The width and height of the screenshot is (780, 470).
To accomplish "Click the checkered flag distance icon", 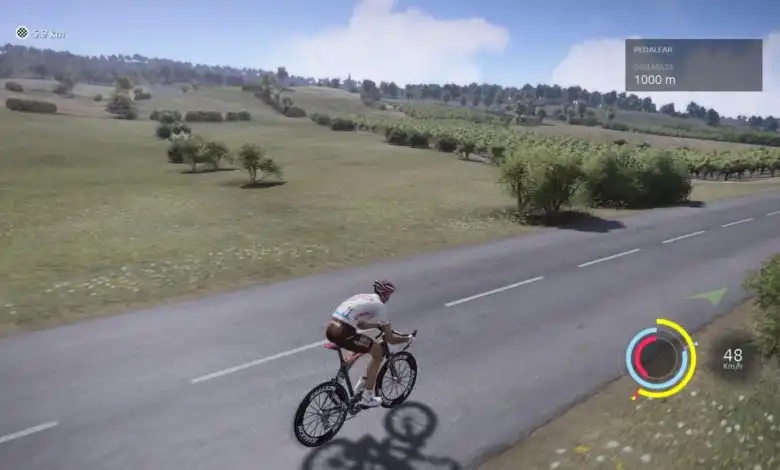I will 22,33.
